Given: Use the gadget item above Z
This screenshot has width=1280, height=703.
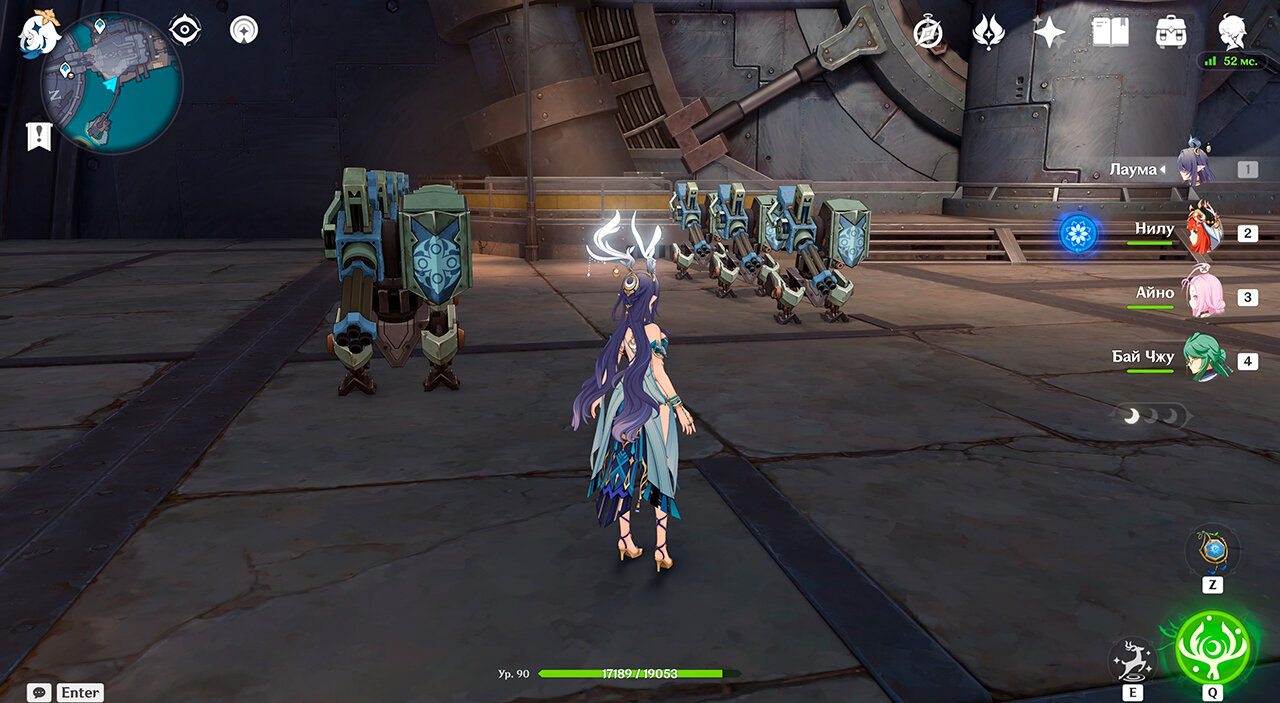Looking at the screenshot, I should pyautogui.click(x=1213, y=550).
